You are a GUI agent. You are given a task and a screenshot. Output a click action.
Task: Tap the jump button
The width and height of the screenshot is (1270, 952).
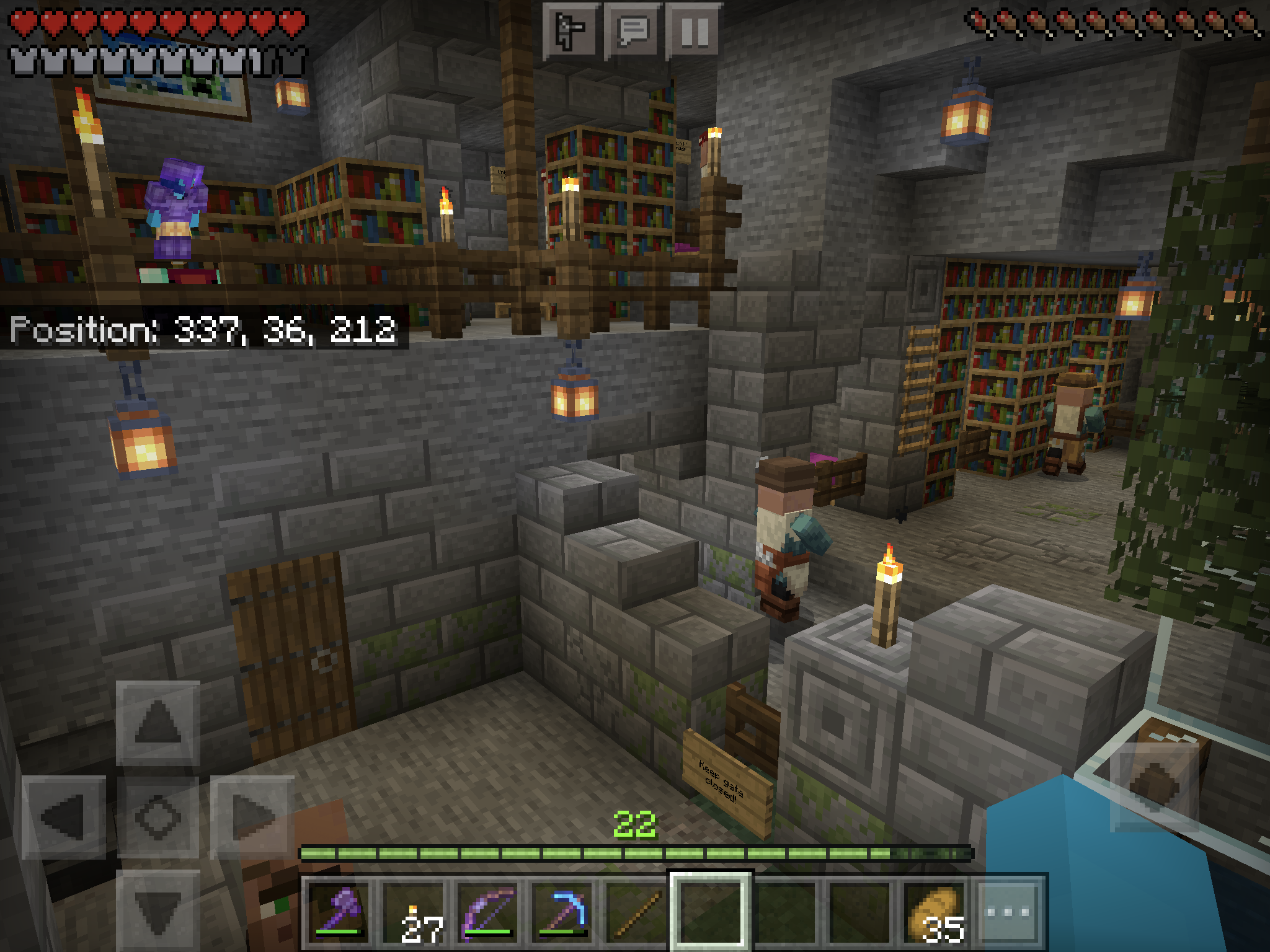point(1154,787)
